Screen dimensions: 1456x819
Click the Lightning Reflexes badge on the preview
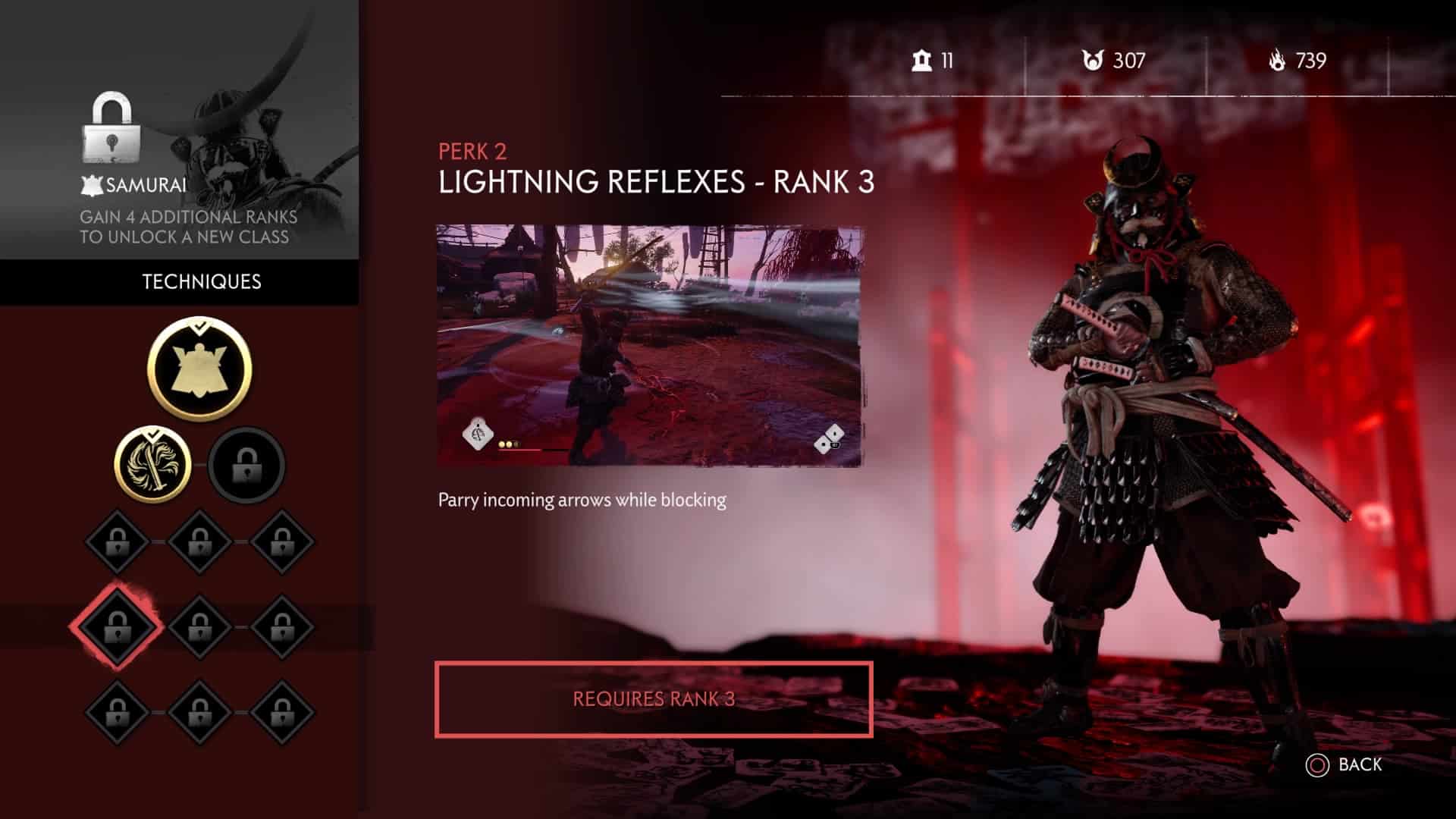[x=476, y=431]
